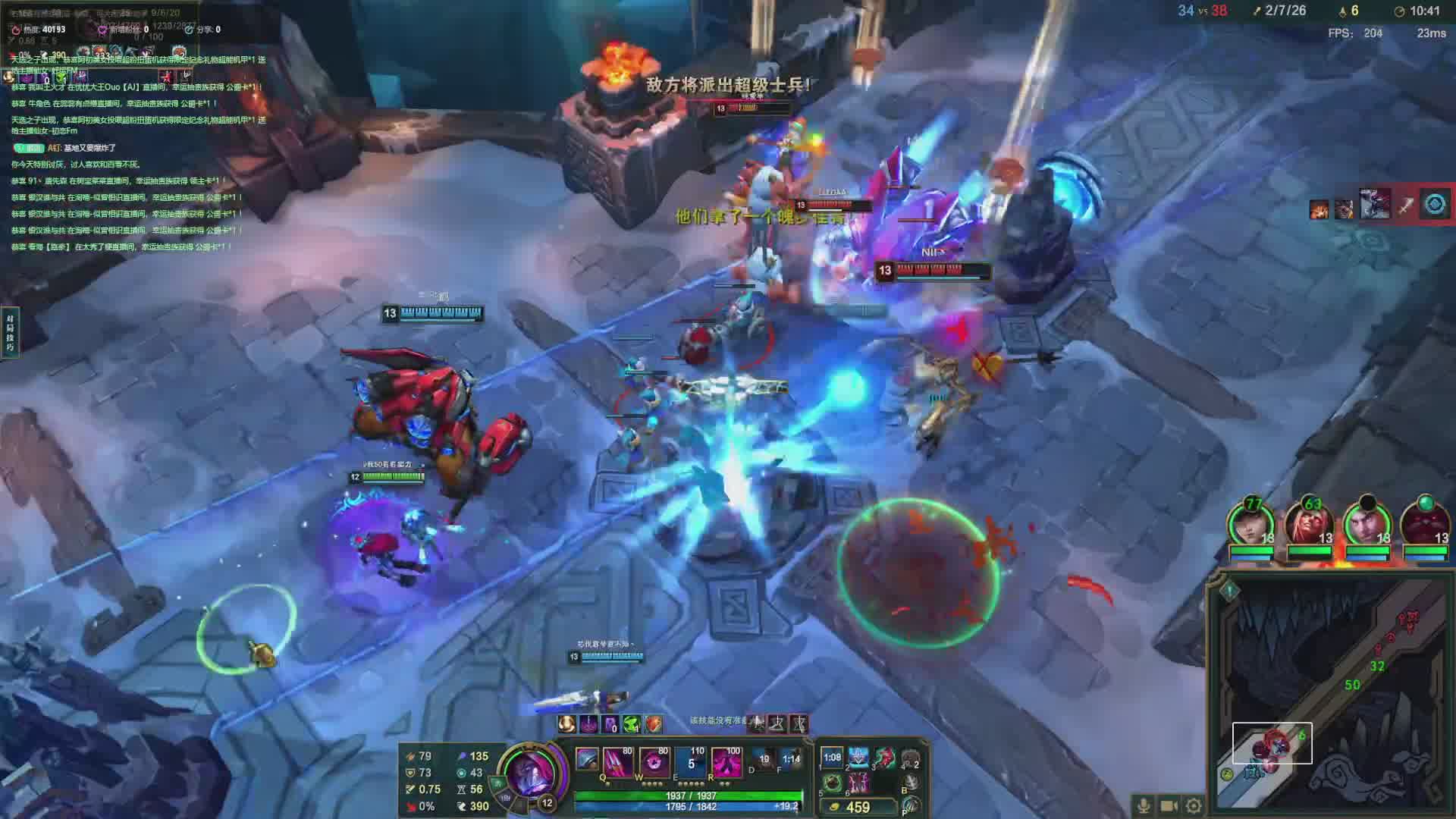The height and width of the screenshot is (819, 1456).
Task: Toggle the video camera button
Action: click(1169, 805)
